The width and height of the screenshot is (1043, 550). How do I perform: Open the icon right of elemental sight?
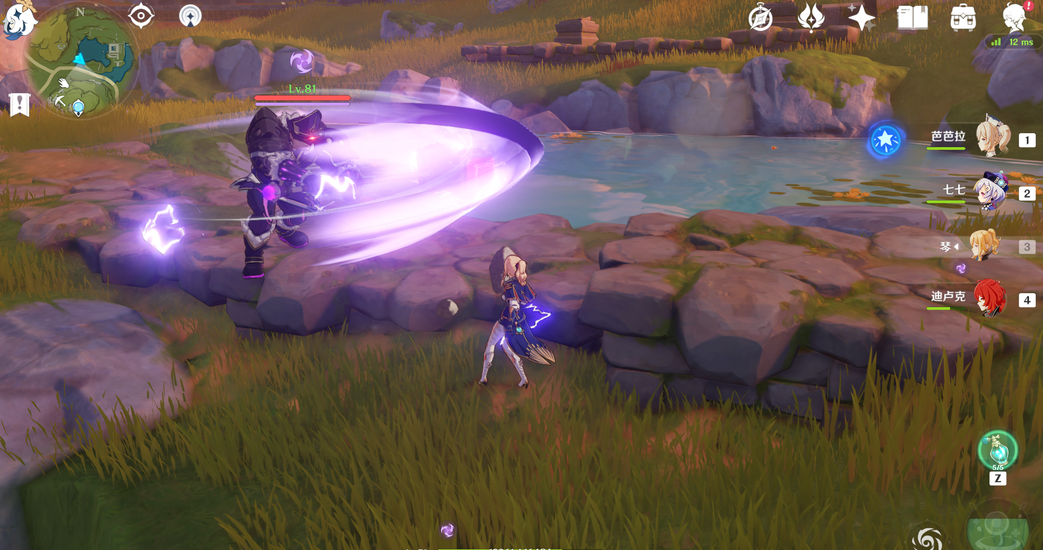(190, 15)
